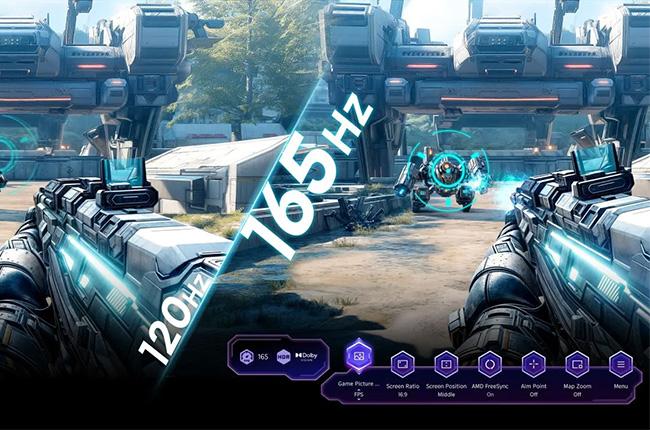The width and height of the screenshot is (650, 430).
Task: Toggle the AMD FreeSync setting
Action: [490, 364]
